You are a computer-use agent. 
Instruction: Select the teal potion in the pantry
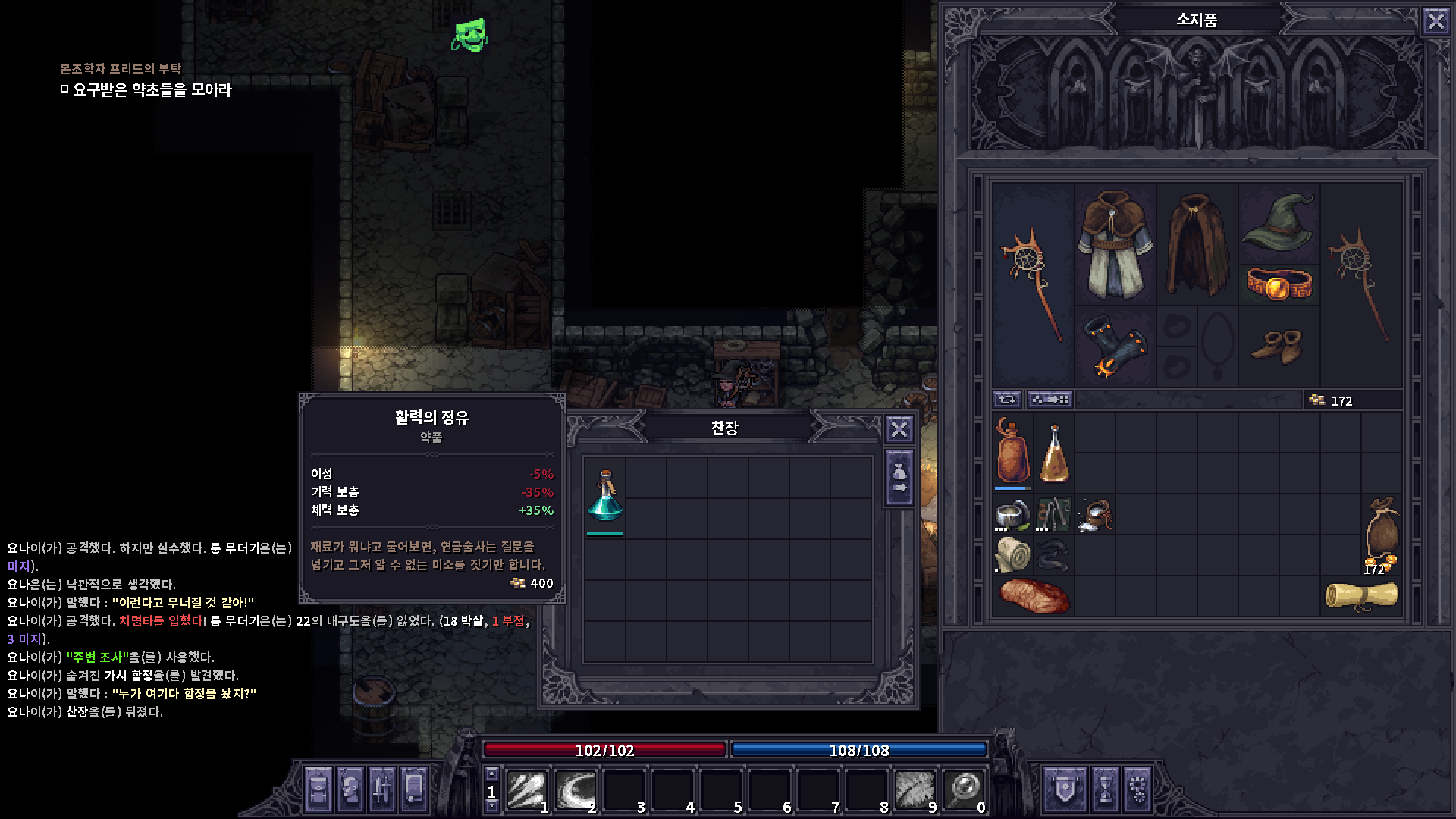click(605, 495)
